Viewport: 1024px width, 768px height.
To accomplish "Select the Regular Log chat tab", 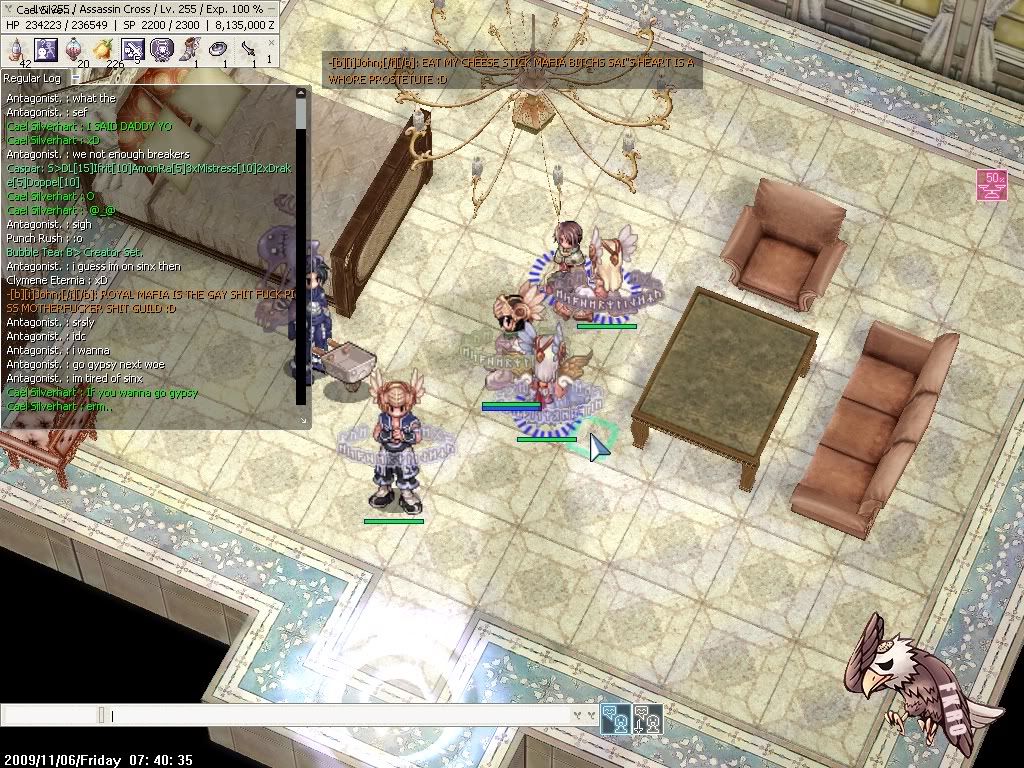I will tap(32, 77).
